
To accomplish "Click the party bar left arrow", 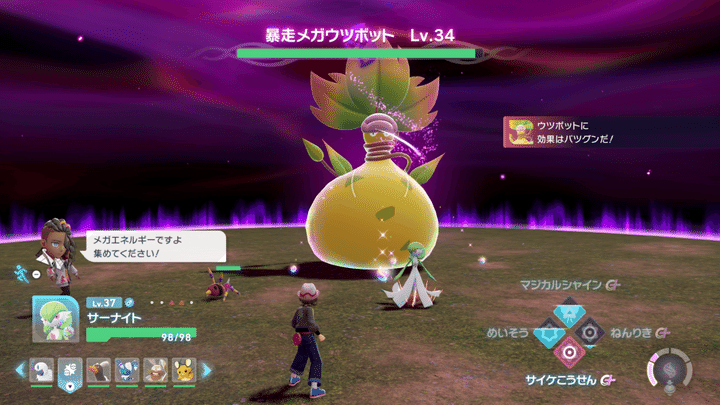I will (x=19, y=370).
